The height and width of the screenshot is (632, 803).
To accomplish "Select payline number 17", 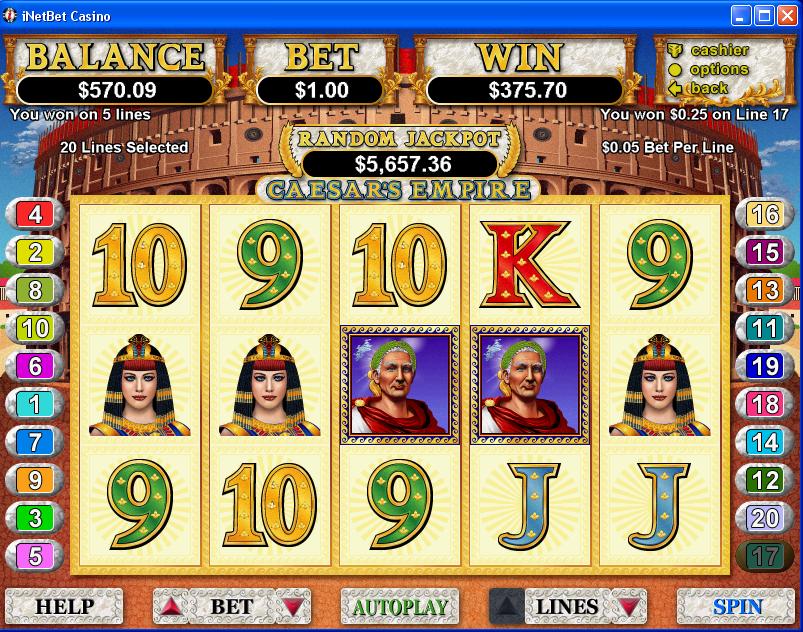I will [765, 556].
